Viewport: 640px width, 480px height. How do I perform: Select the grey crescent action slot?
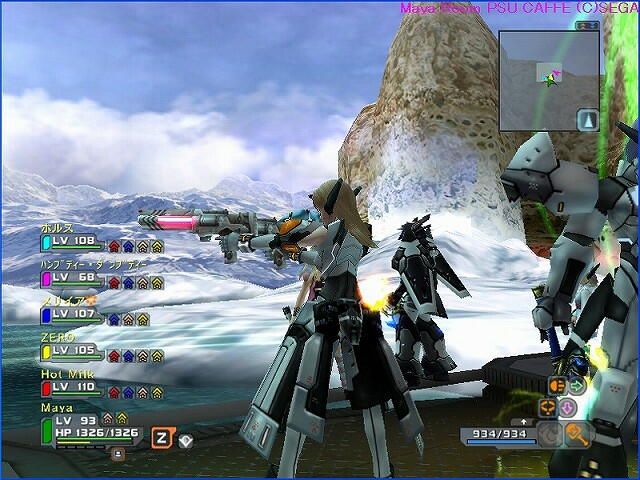coord(548,433)
